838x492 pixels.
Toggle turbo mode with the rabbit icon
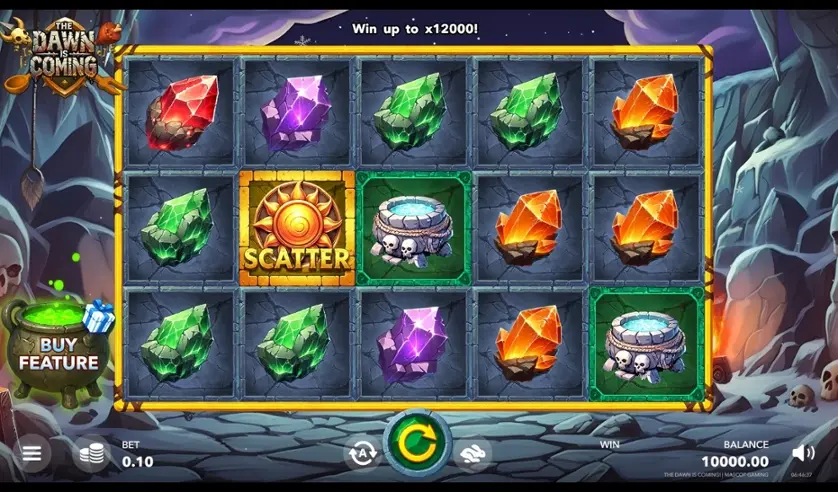473,453
